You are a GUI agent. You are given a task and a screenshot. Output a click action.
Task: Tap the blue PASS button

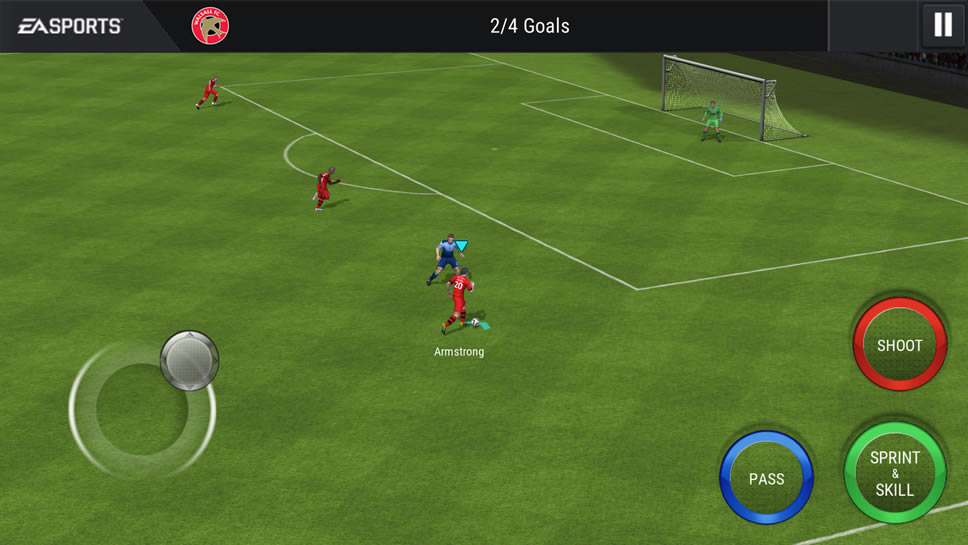pos(766,478)
